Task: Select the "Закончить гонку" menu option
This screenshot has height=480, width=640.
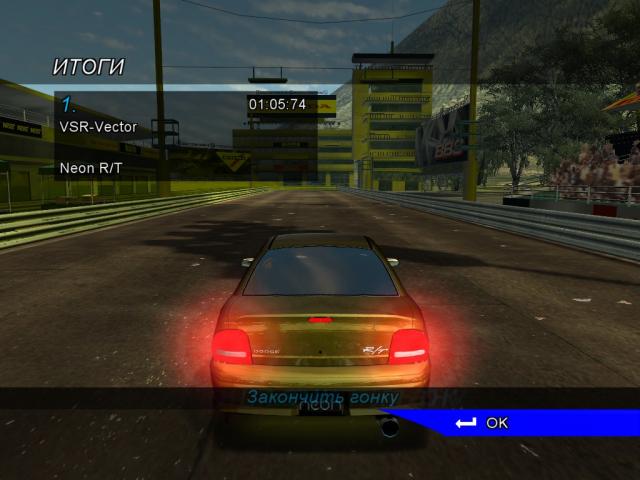Action: tap(322, 398)
